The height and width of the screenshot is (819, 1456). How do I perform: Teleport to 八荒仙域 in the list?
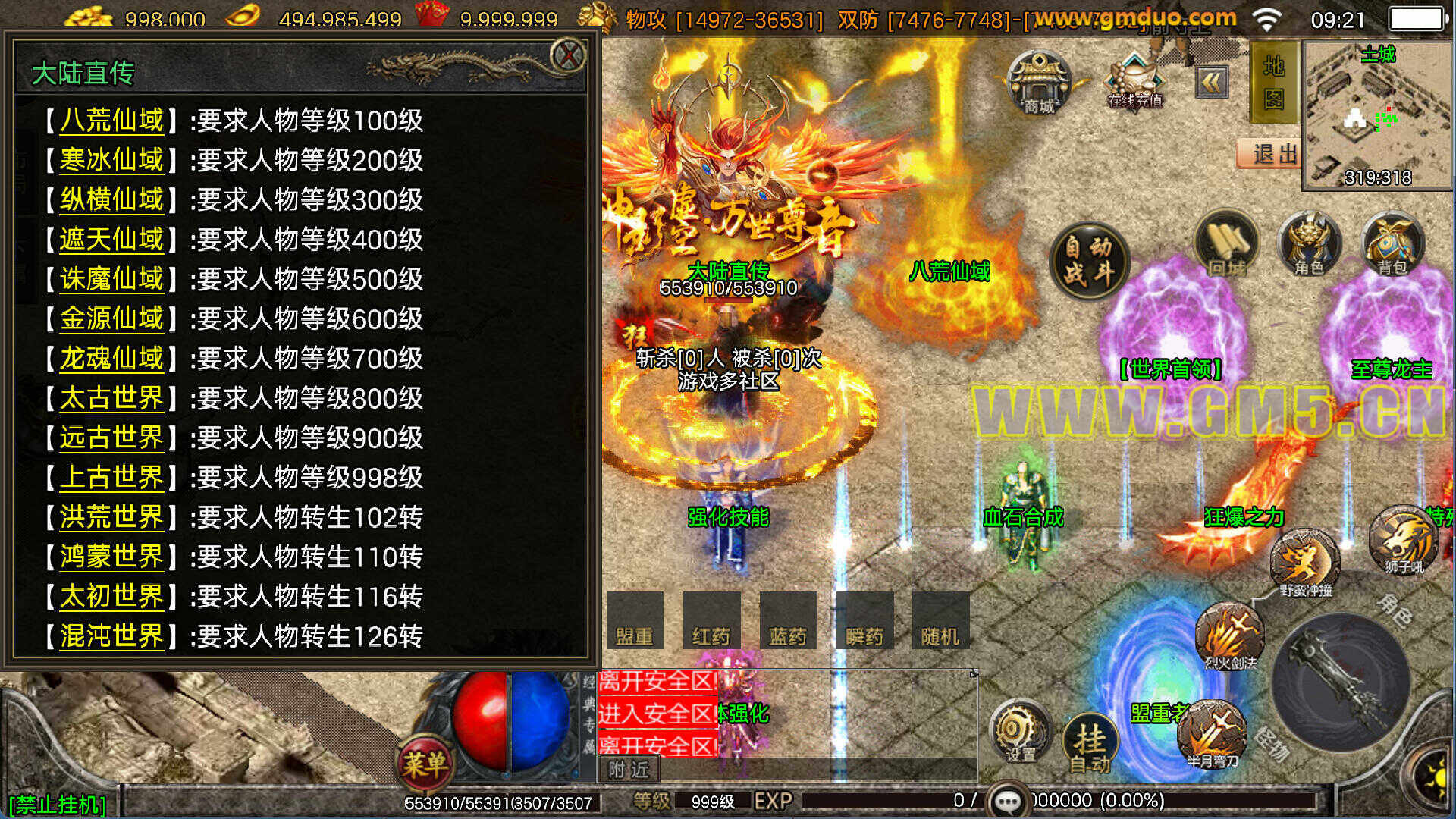tap(111, 121)
